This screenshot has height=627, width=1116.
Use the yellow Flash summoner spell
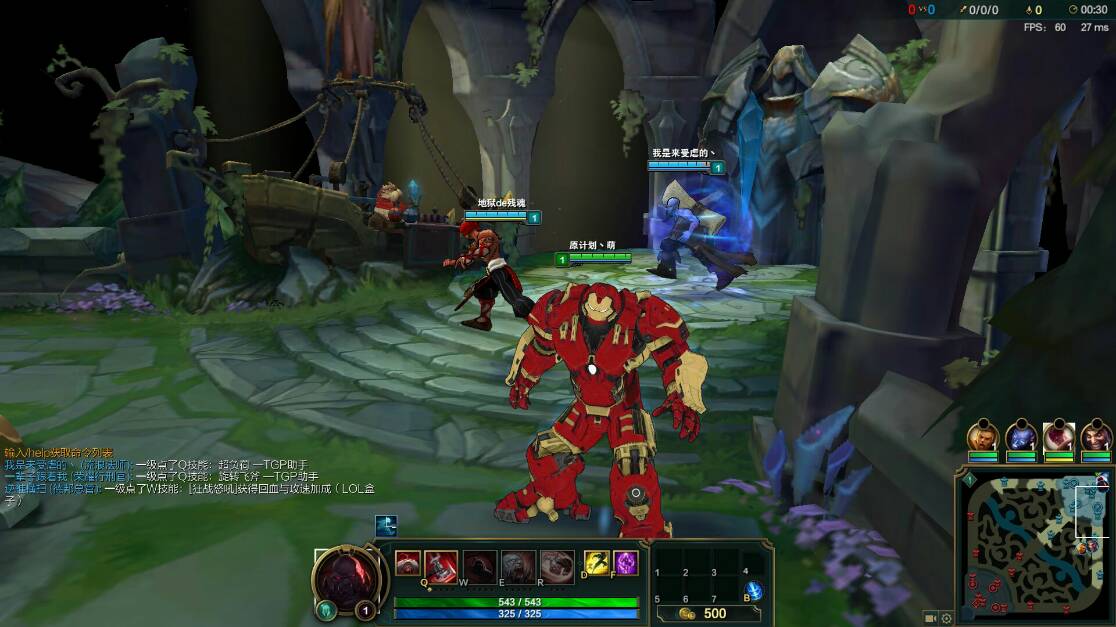point(597,563)
